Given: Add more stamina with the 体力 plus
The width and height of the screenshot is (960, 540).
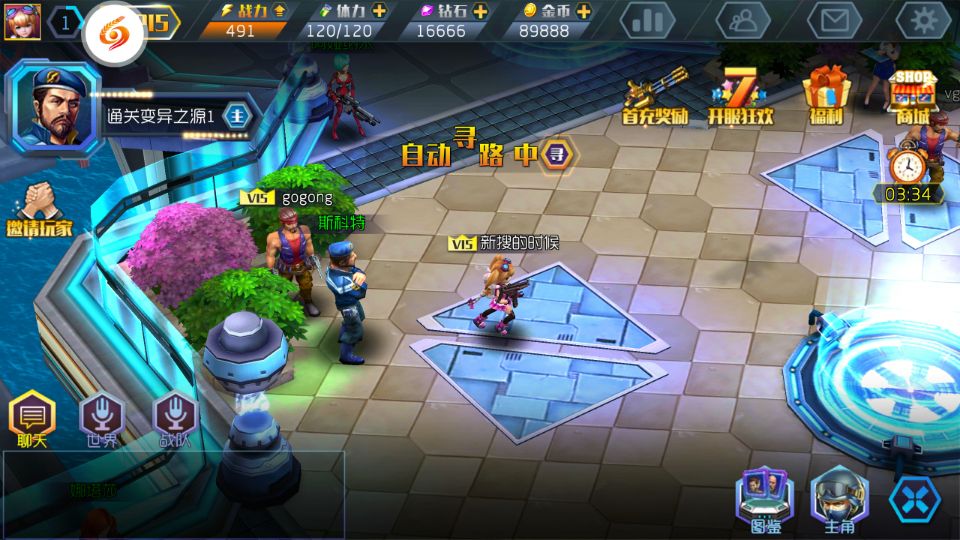Looking at the screenshot, I should click(x=379, y=10).
